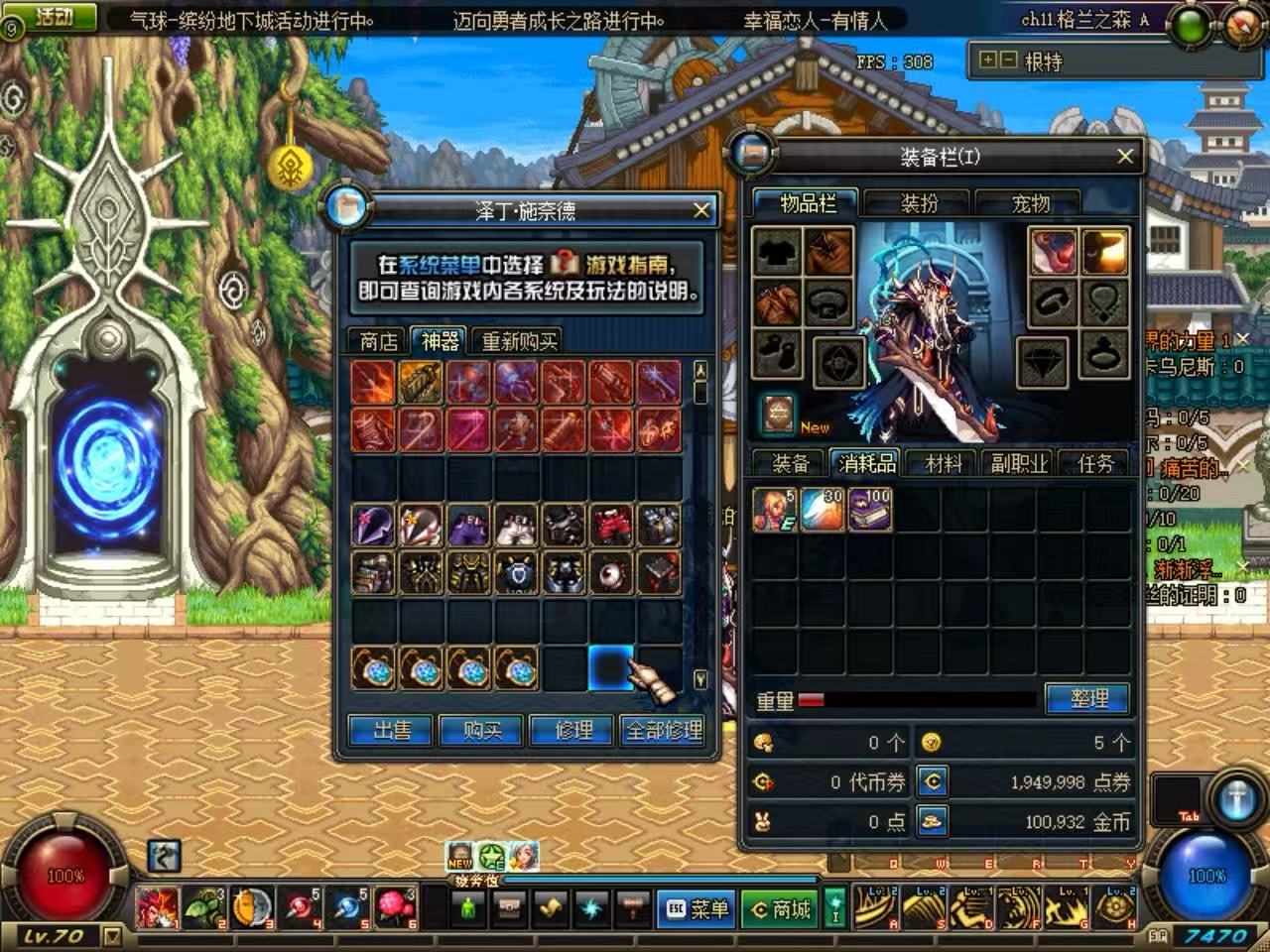Switch to the 商店 shop tab
The image size is (1270, 952).
pos(378,342)
